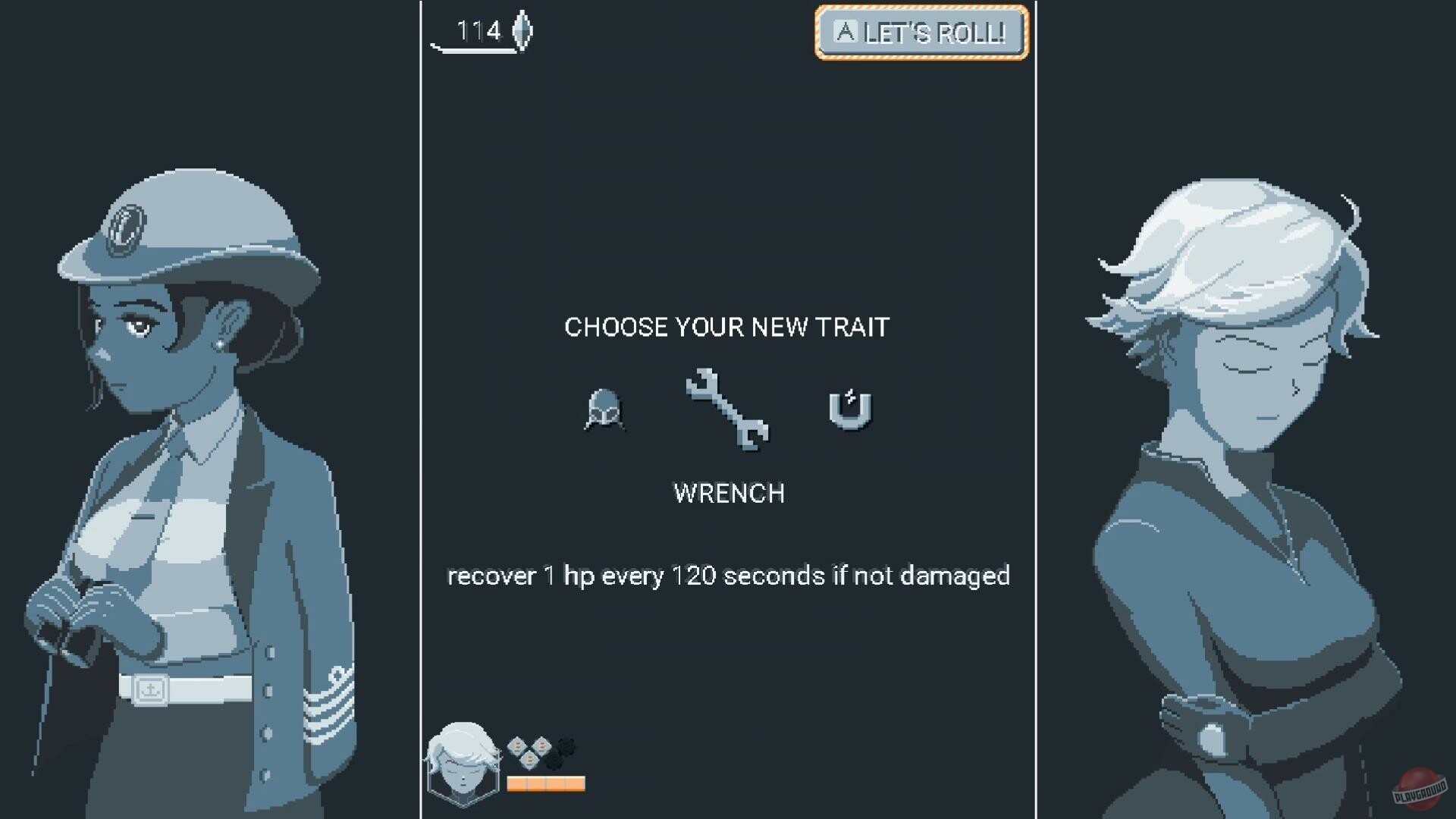Click the hp recovery trait description link
This screenshot has width=1456, height=819.
point(728,576)
